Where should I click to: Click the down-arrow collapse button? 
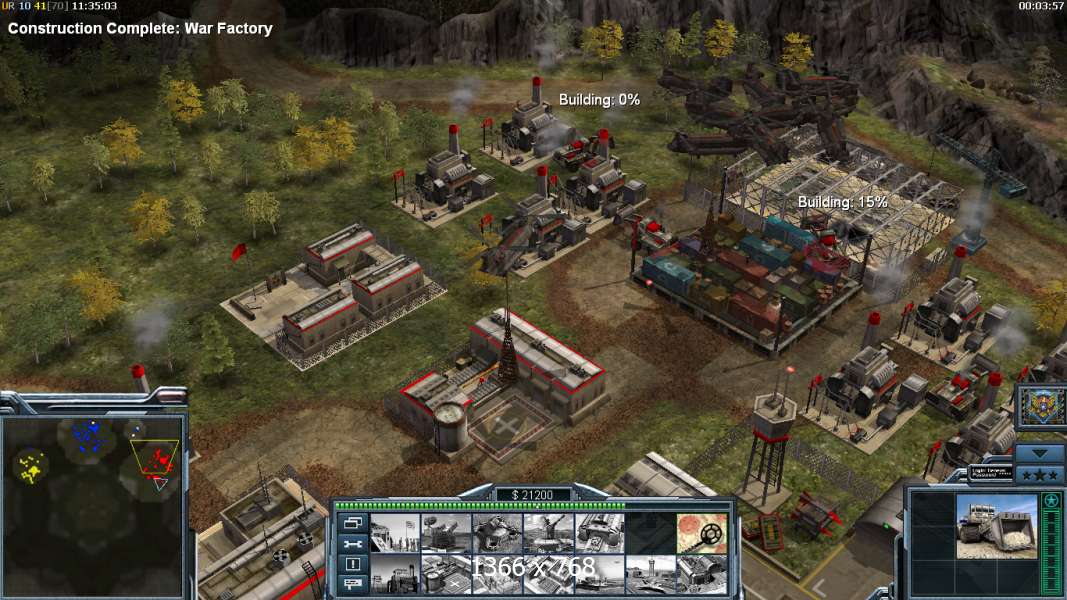click(x=1039, y=453)
